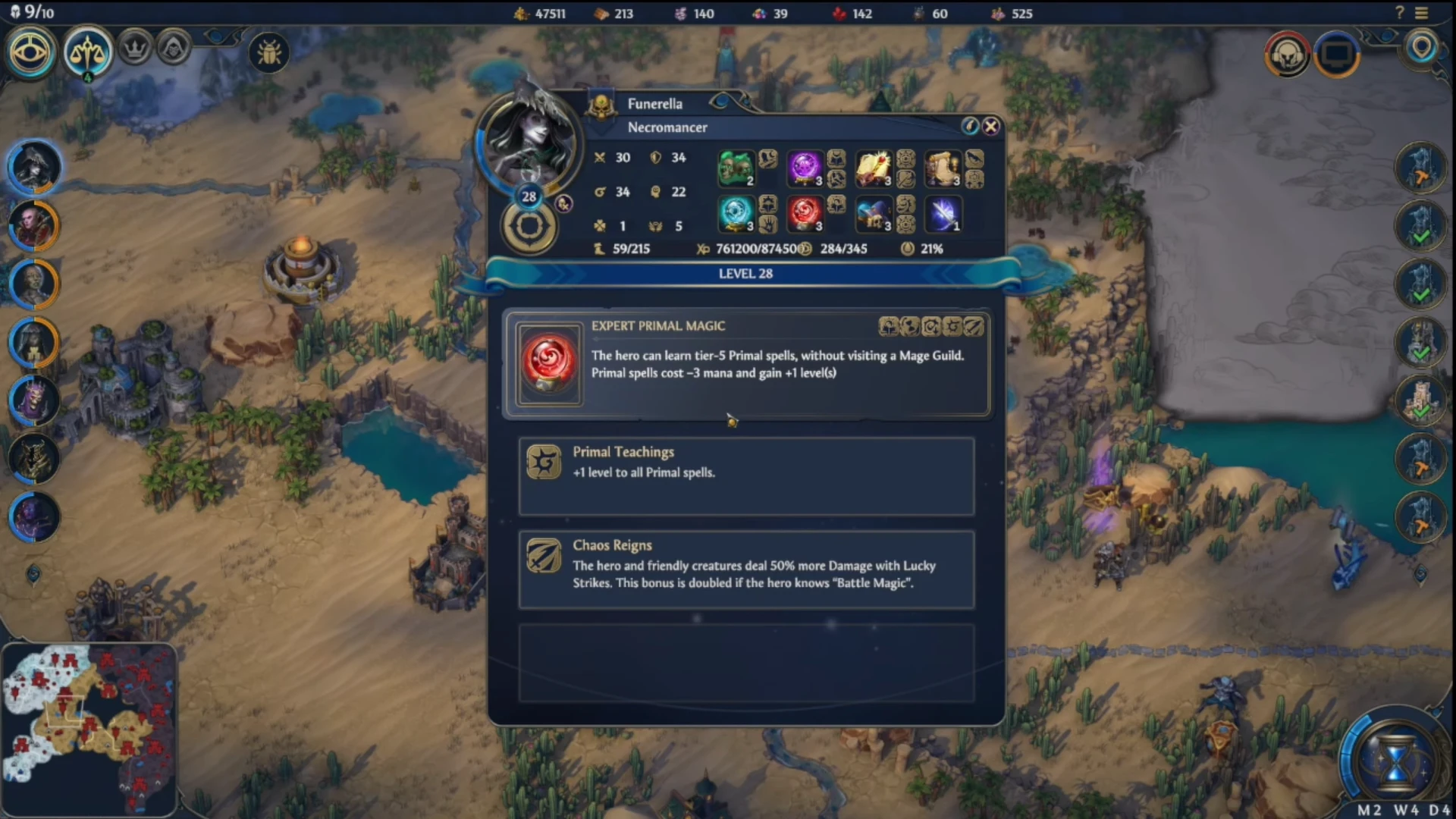Open the help question mark
The image size is (1456, 819).
pos(1400,13)
